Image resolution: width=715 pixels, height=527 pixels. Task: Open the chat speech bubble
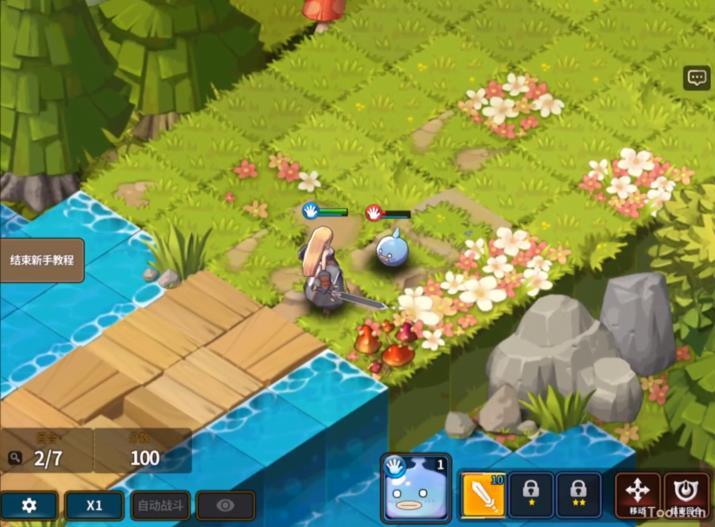coord(696,79)
